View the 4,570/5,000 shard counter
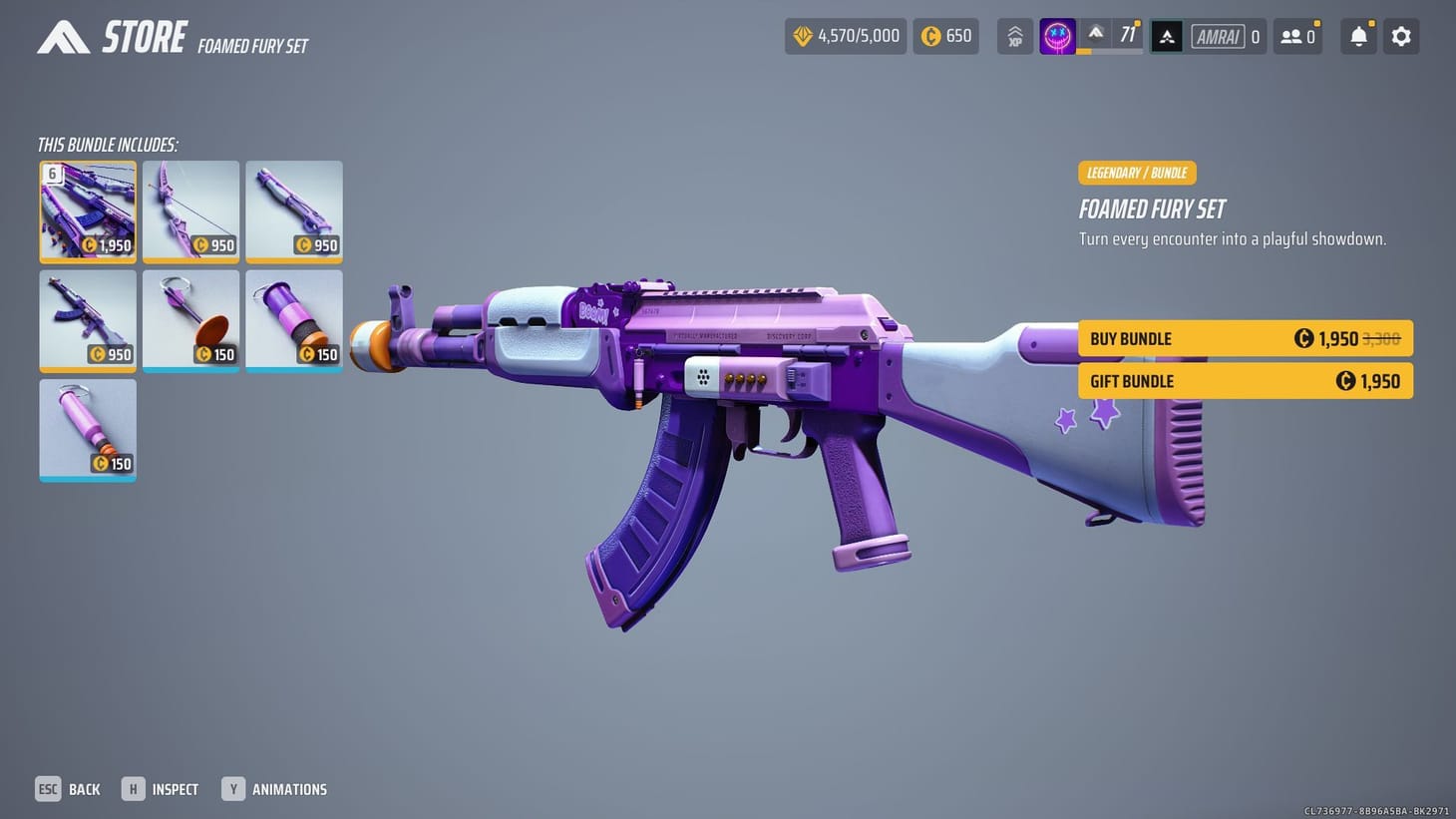Viewport: 1456px width, 819px height. pyautogui.click(x=845, y=36)
